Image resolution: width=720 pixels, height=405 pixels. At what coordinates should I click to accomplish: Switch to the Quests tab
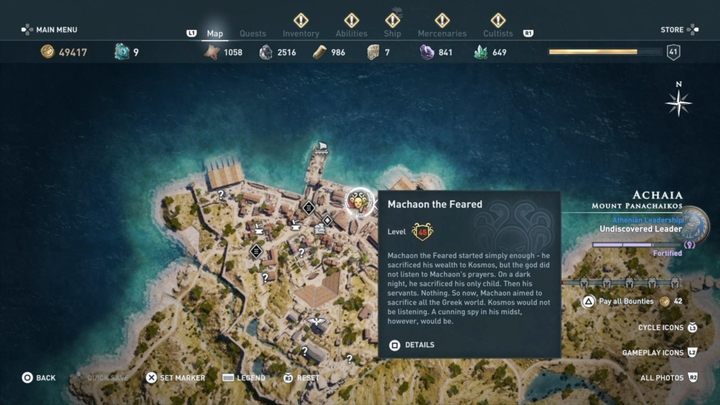coord(252,33)
